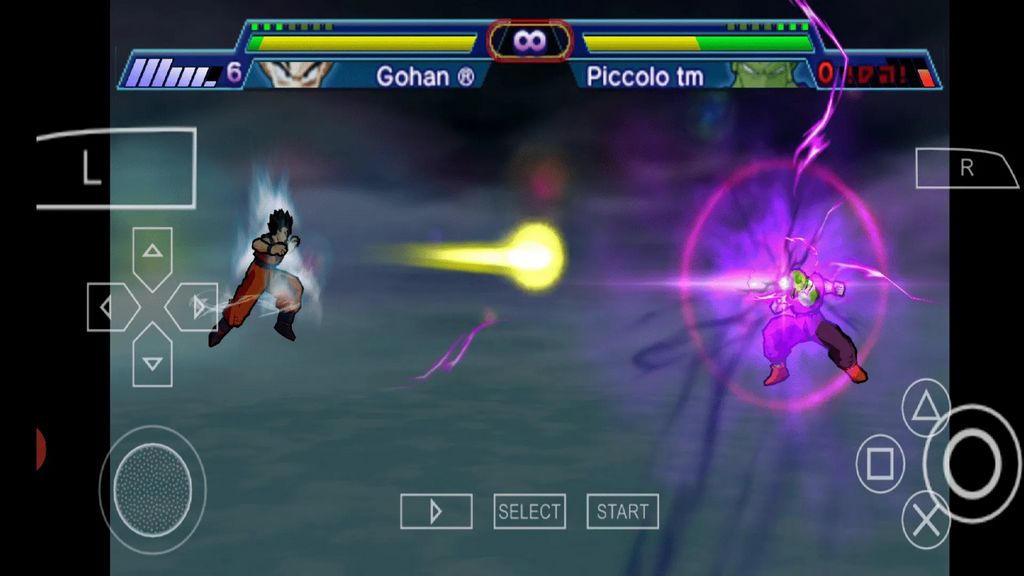Tap the fast-forward arrow button

point(436,512)
